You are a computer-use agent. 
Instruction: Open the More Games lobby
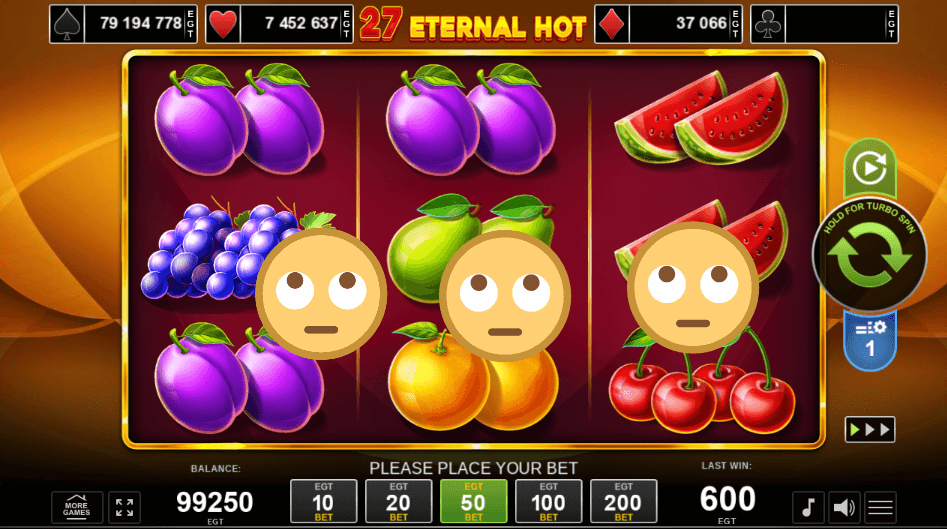tap(77, 507)
